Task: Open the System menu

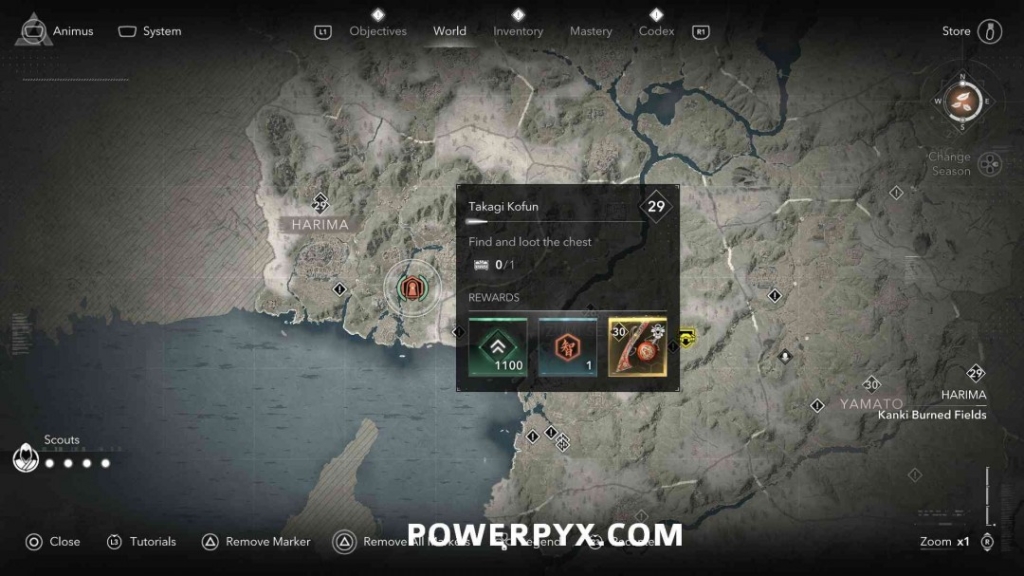Action: pyautogui.click(x=150, y=31)
